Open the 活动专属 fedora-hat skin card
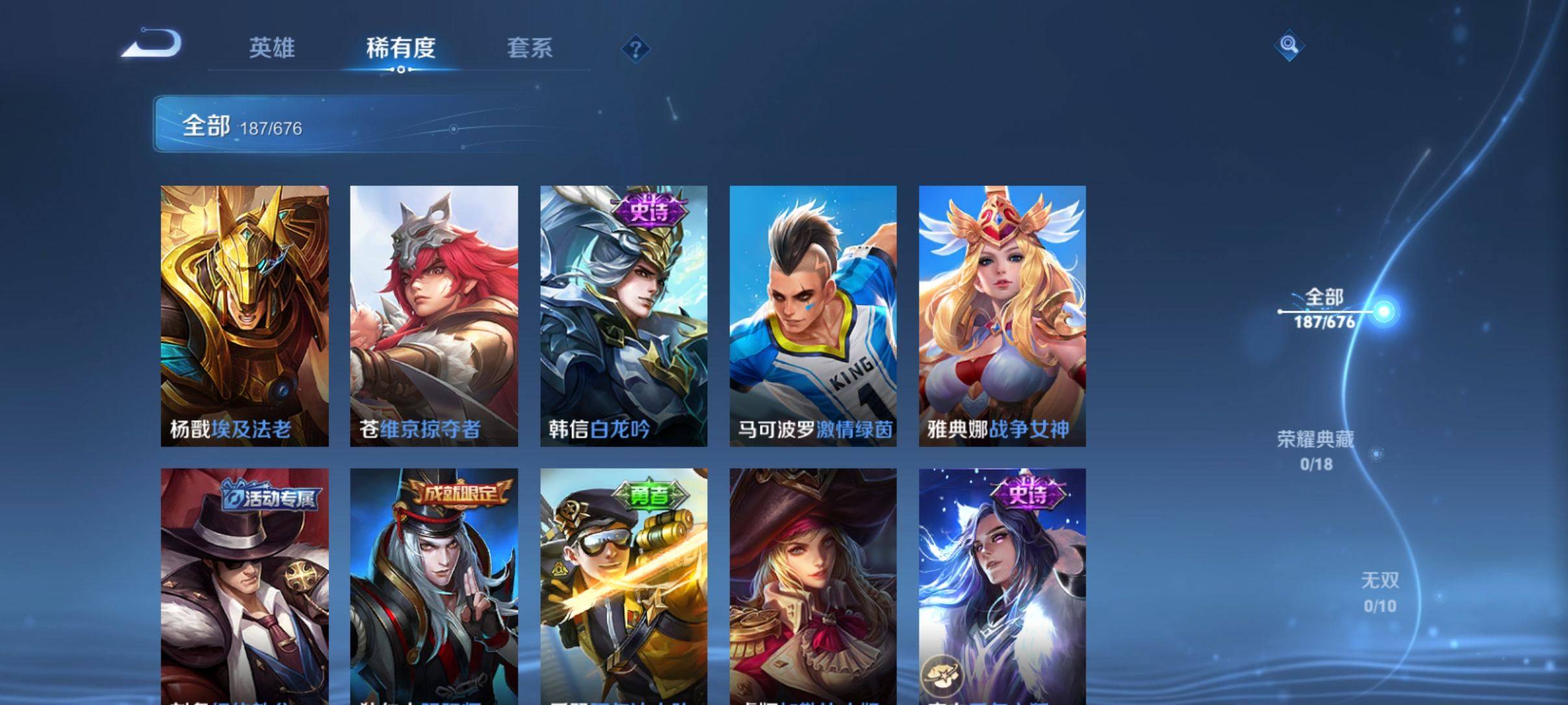 click(244, 585)
